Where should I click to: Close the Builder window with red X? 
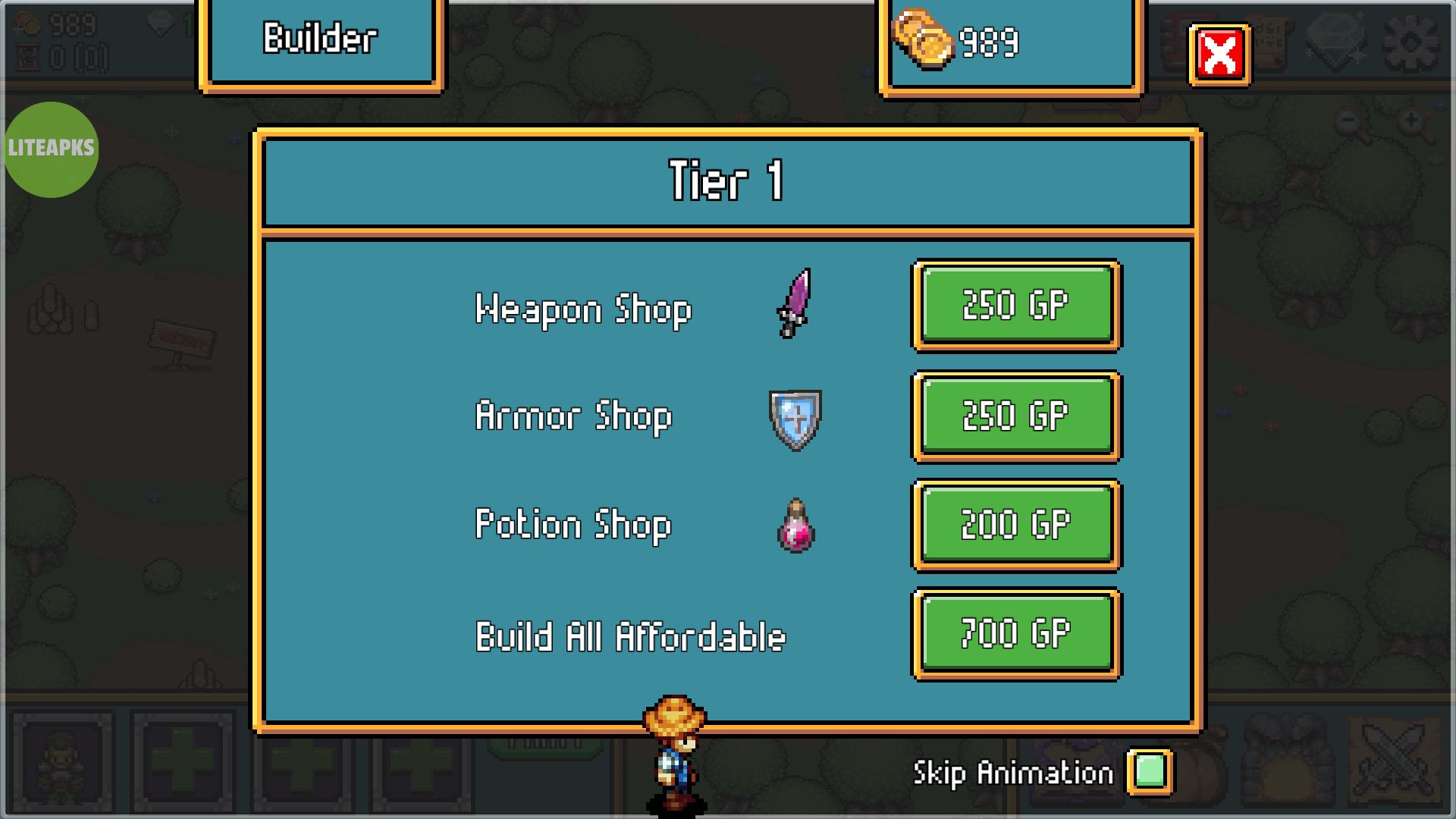[1219, 55]
